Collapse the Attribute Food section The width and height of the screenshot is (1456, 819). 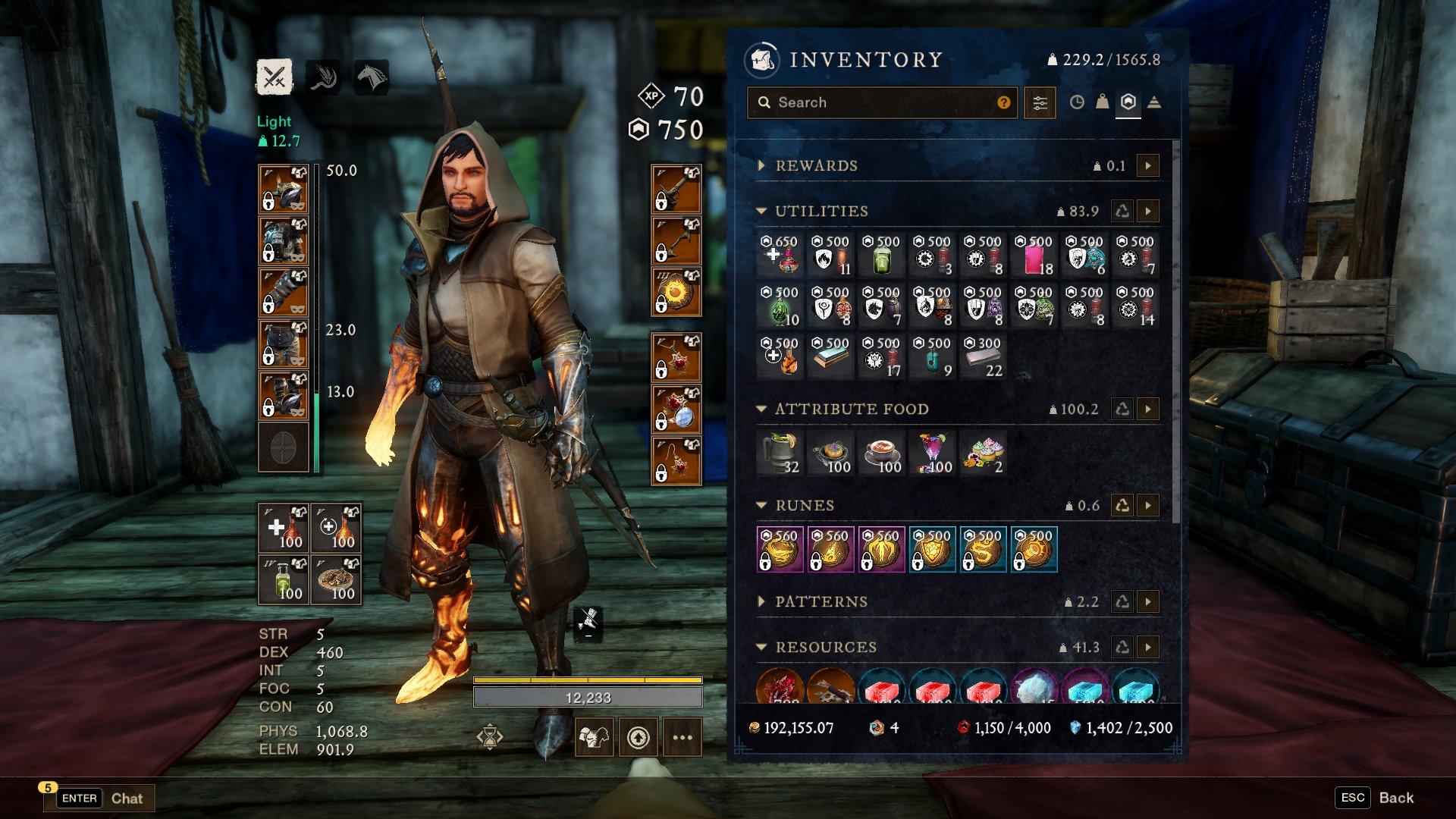click(761, 409)
